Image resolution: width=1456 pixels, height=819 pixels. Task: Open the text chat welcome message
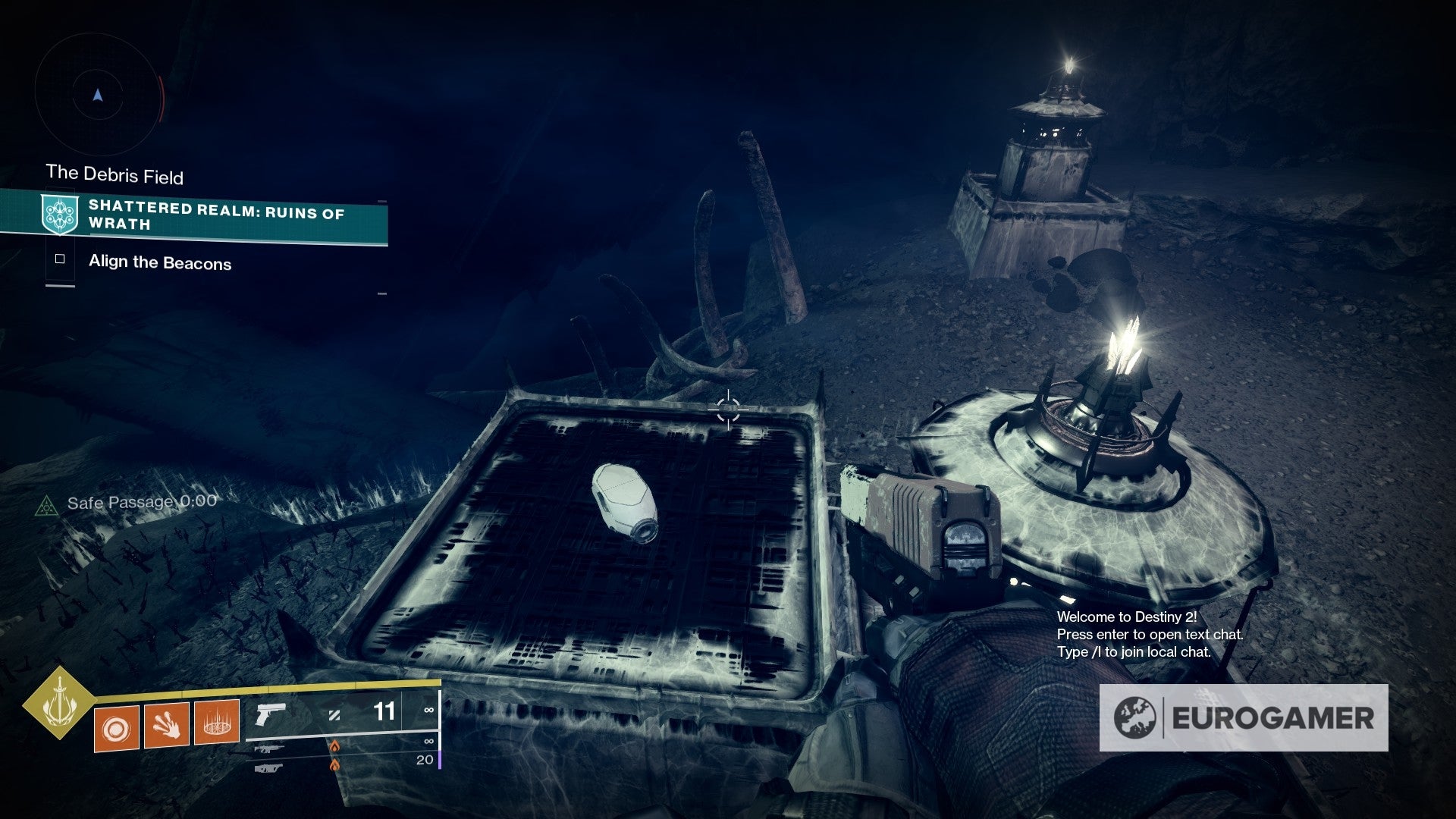click(x=1149, y=635)
